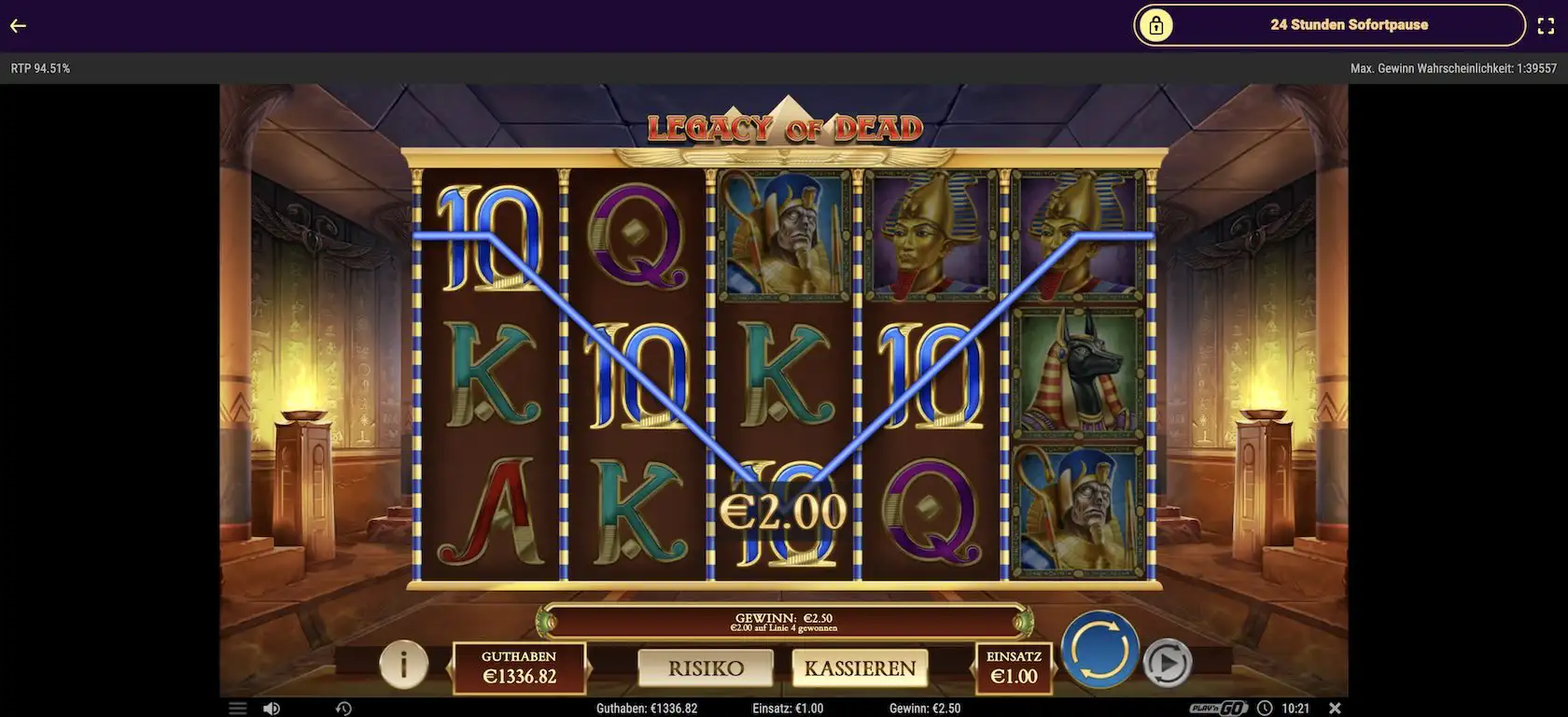Viewport: 1568px width, 717px height.
Task: Open the Einsatz bet amount selector
Action: (x=1015, y=668)
